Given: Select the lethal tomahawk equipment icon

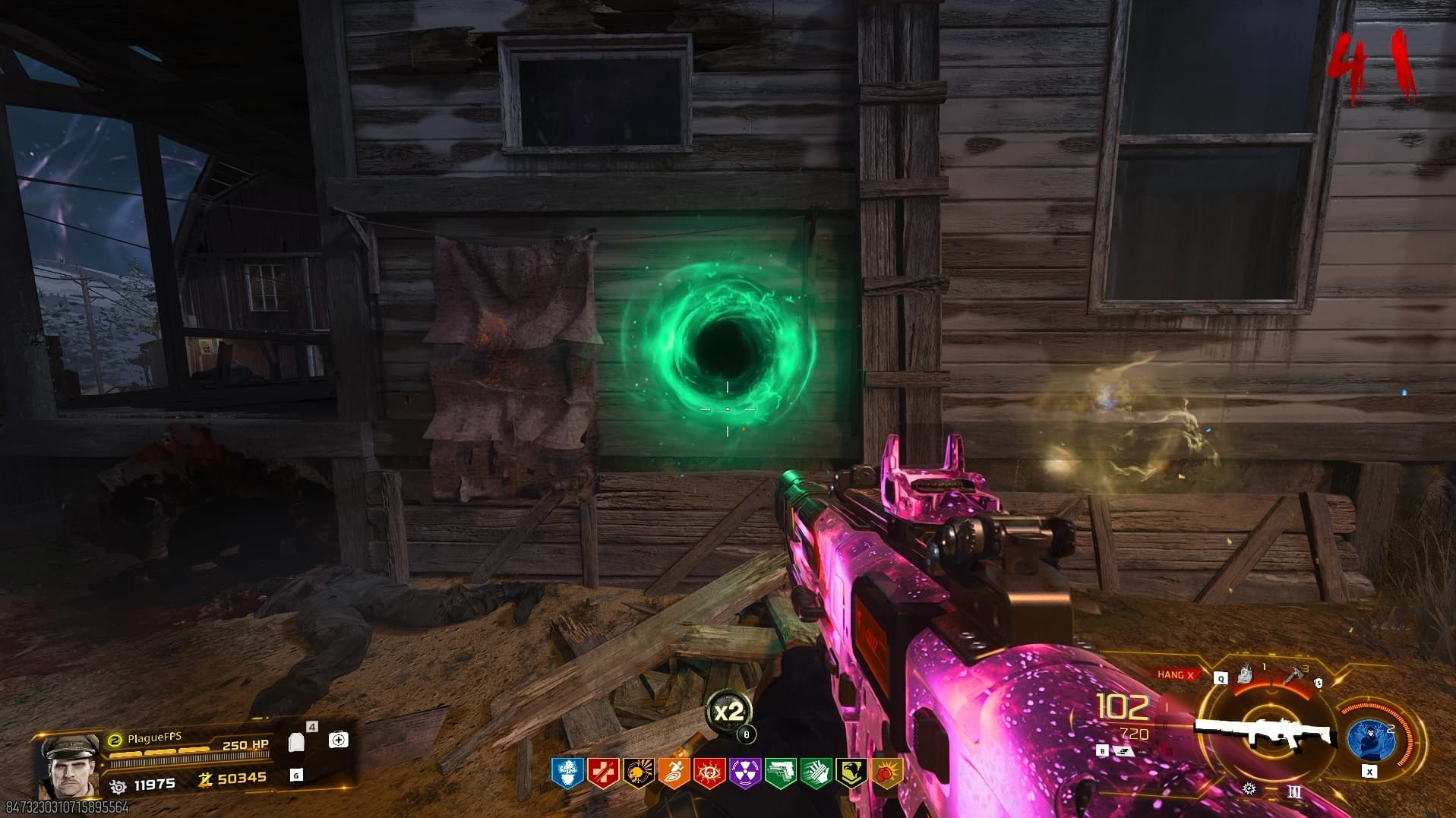Looking at the screenshot, I should pyautogui.click(x=1294, y=675).
